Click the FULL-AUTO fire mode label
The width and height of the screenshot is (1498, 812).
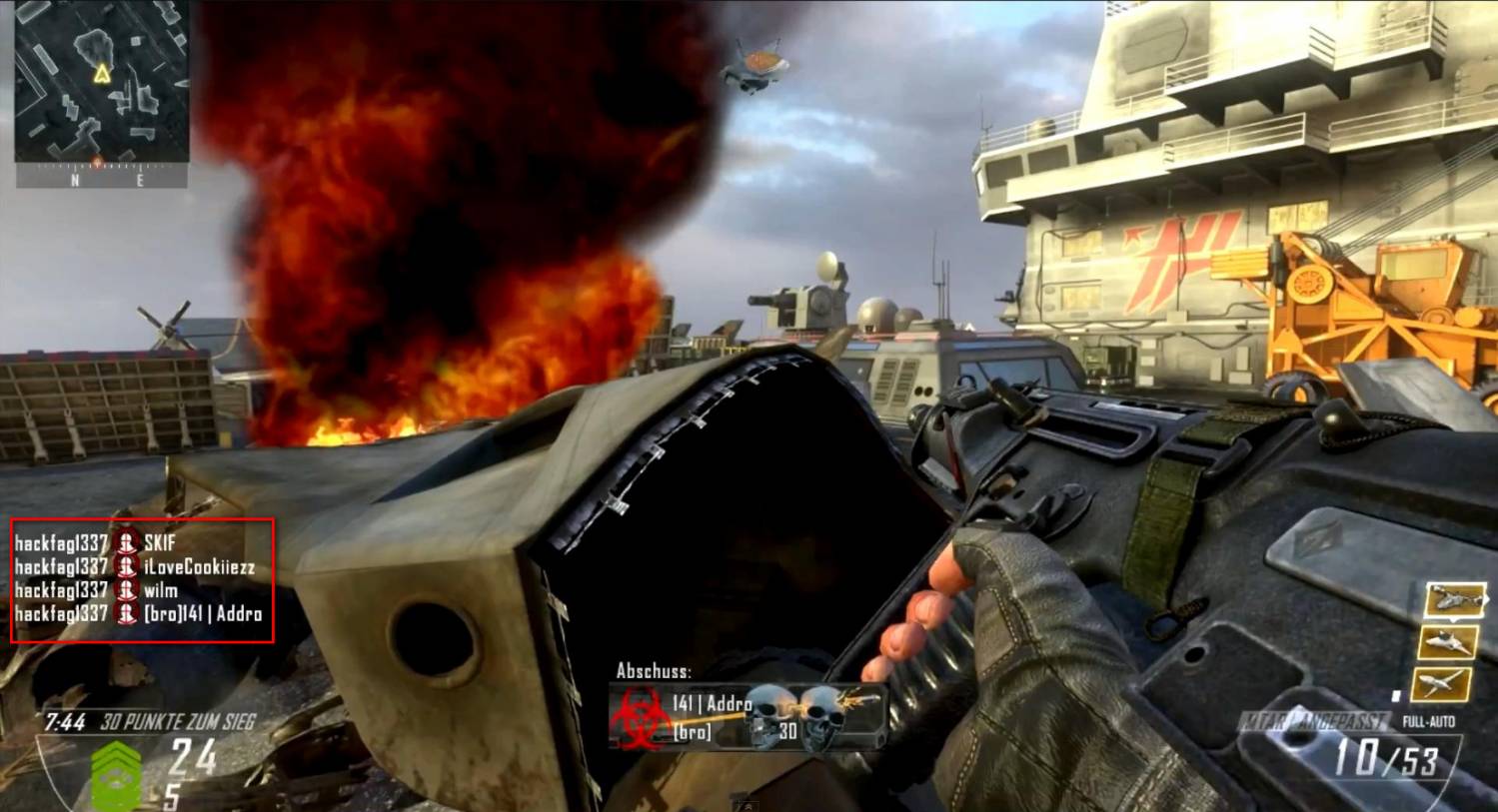[x=1428, y=721]
